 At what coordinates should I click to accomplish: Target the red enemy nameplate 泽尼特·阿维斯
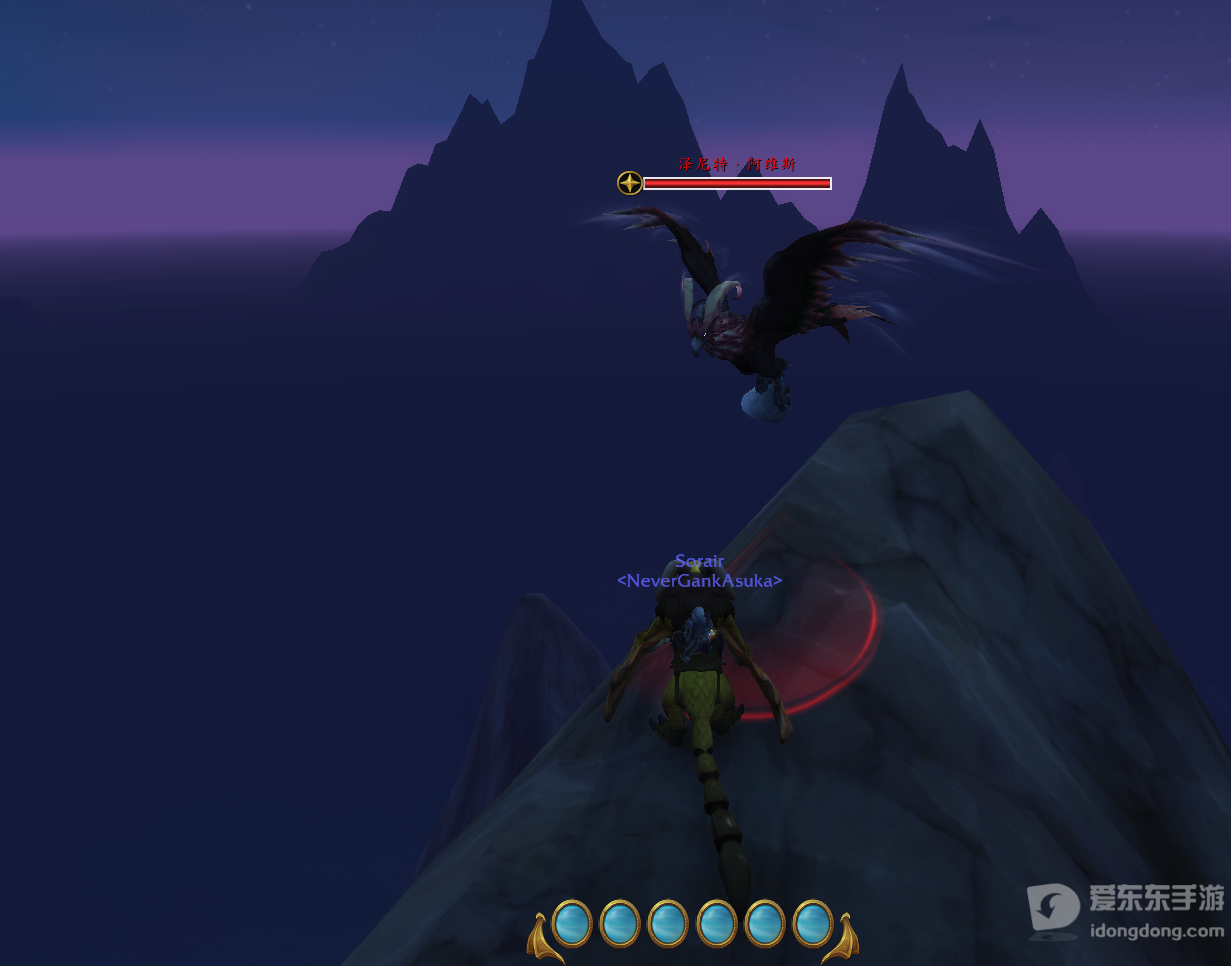[737, 165]
